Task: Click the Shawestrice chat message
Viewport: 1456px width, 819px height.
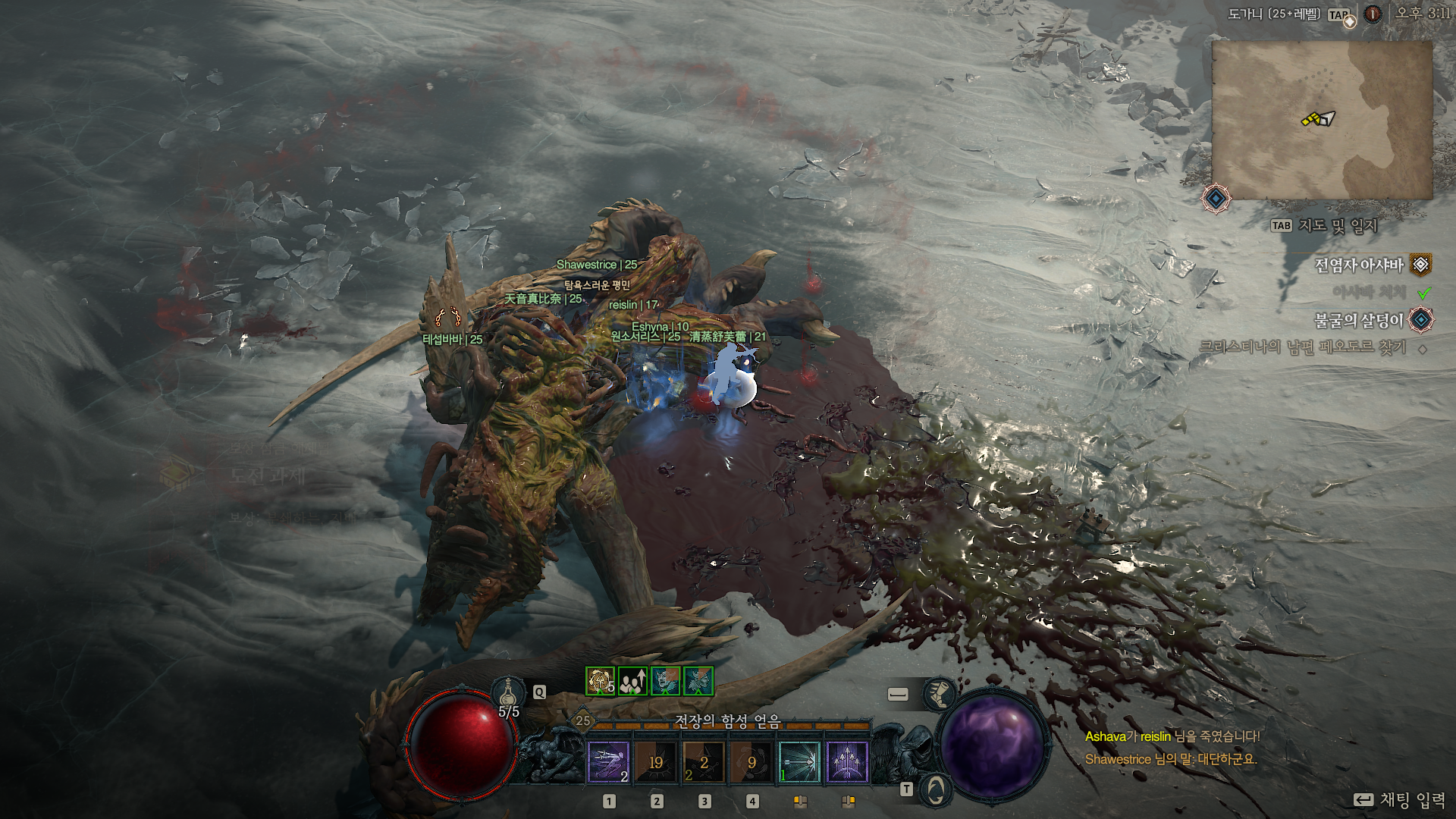Action: 1170,759
